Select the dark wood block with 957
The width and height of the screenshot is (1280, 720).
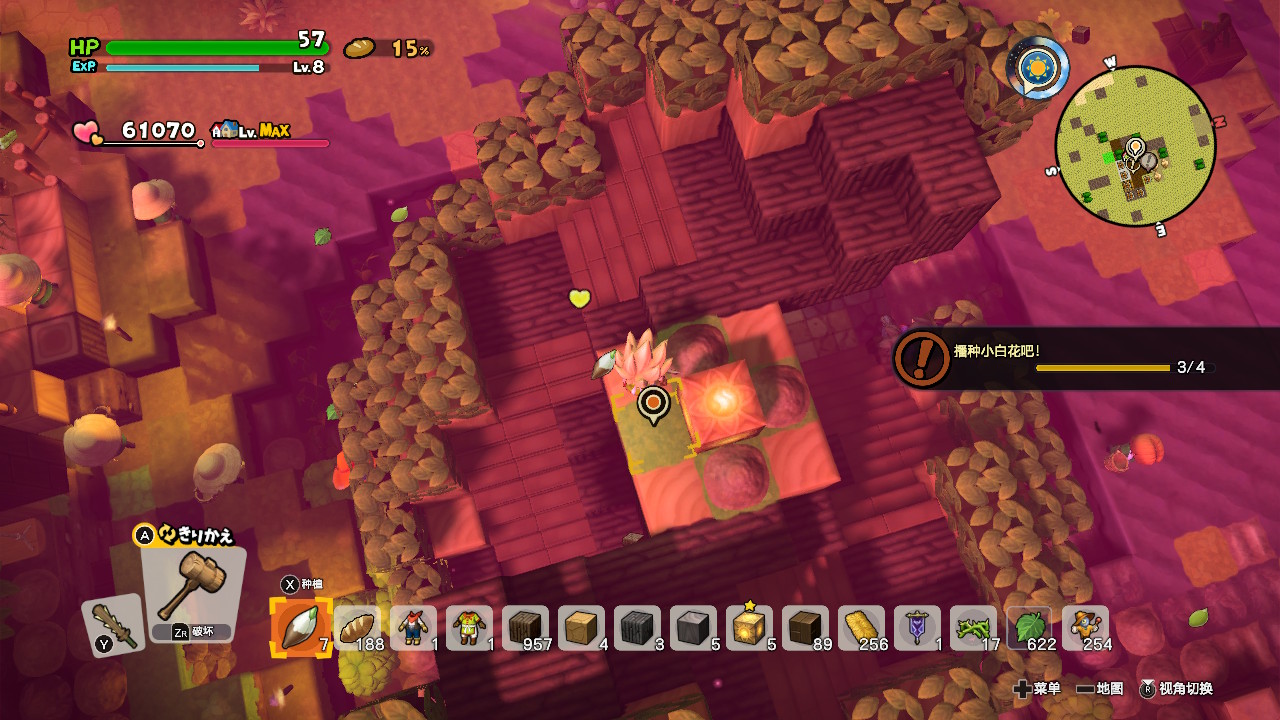tap(525, 628)
